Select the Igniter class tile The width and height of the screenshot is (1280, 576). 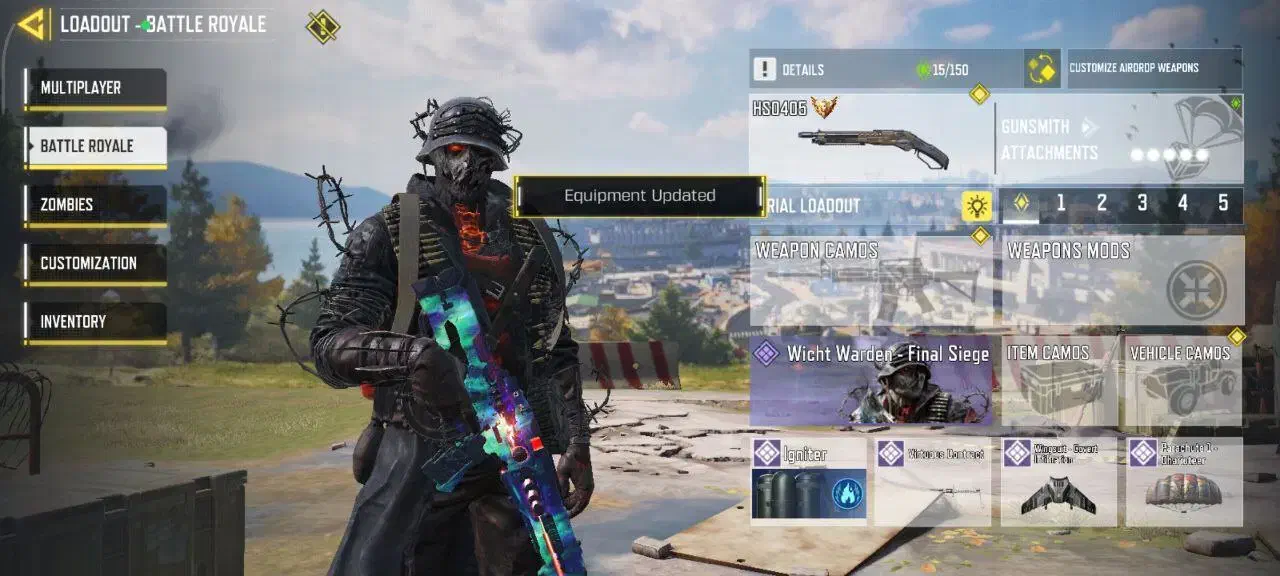(x=809, y=482)
